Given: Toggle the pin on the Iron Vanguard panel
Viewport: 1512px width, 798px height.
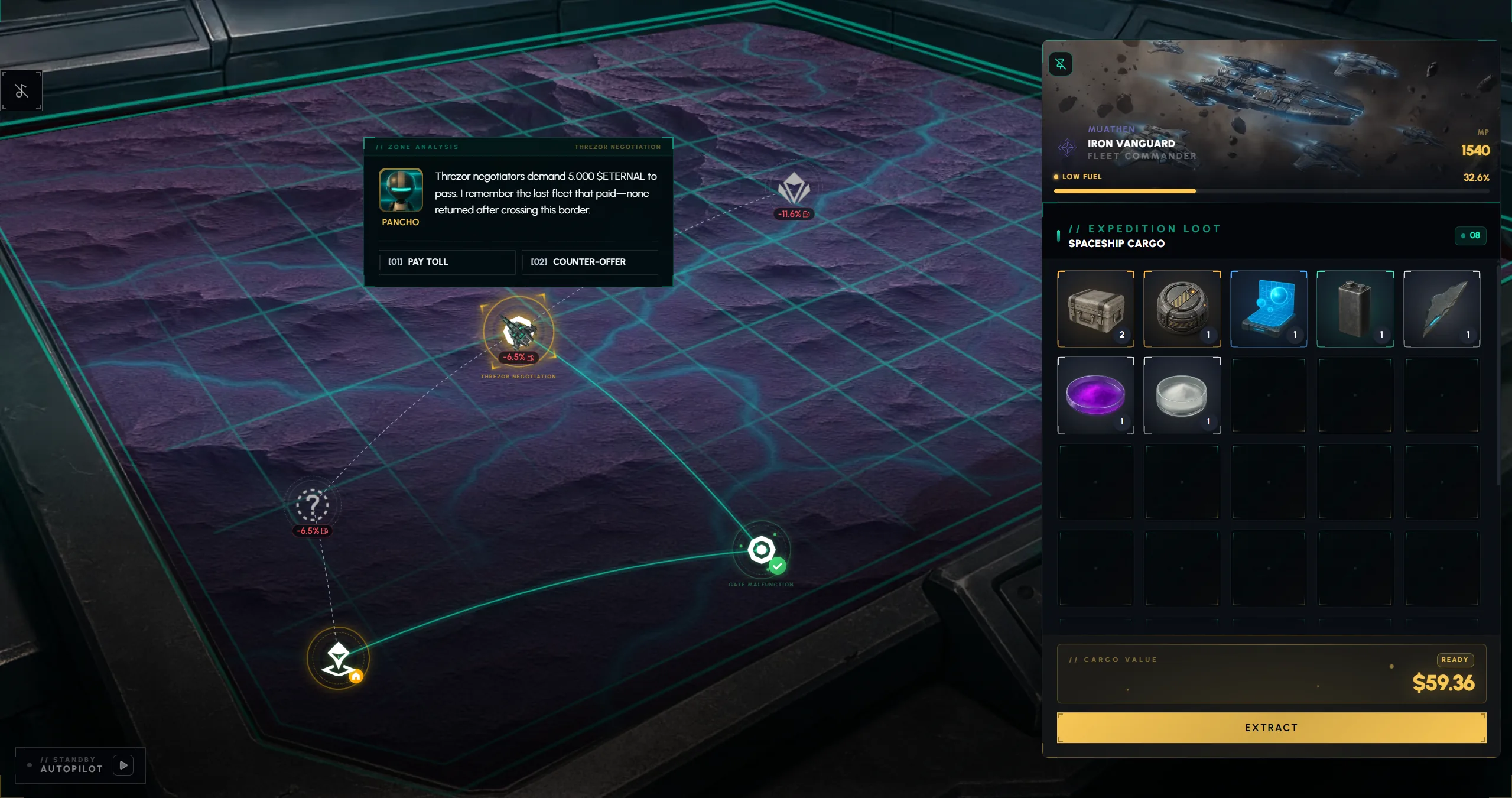Looking at the screenshot, I should click(1061, 63).
